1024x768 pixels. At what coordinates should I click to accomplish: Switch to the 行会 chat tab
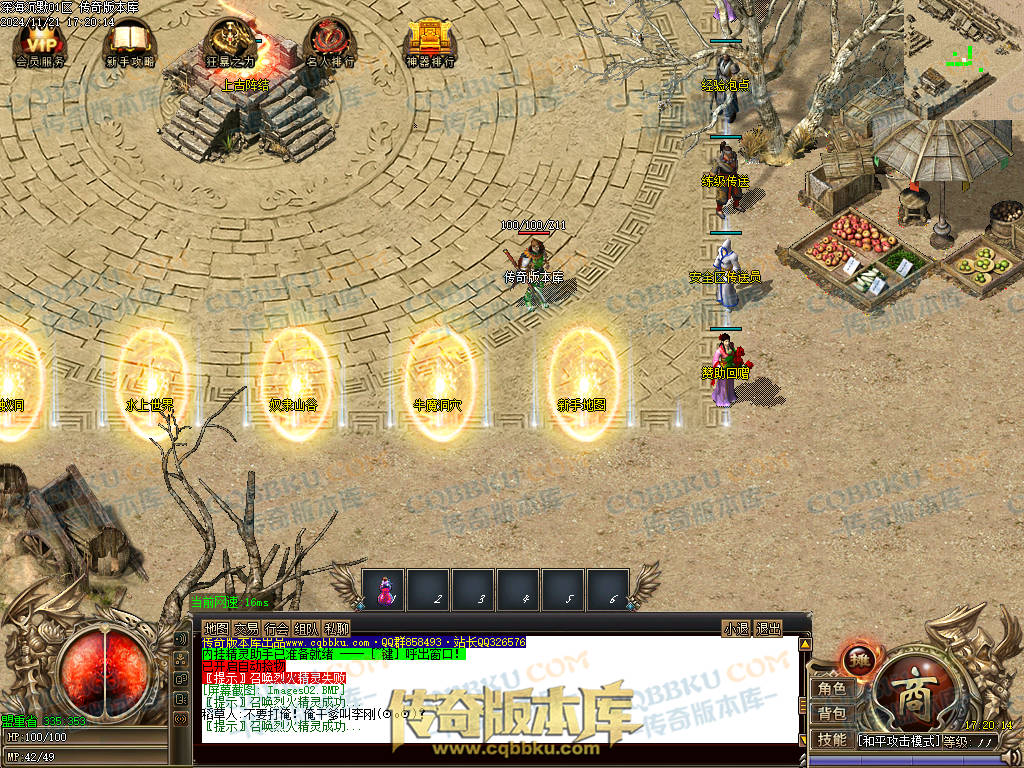click(276, 629)
